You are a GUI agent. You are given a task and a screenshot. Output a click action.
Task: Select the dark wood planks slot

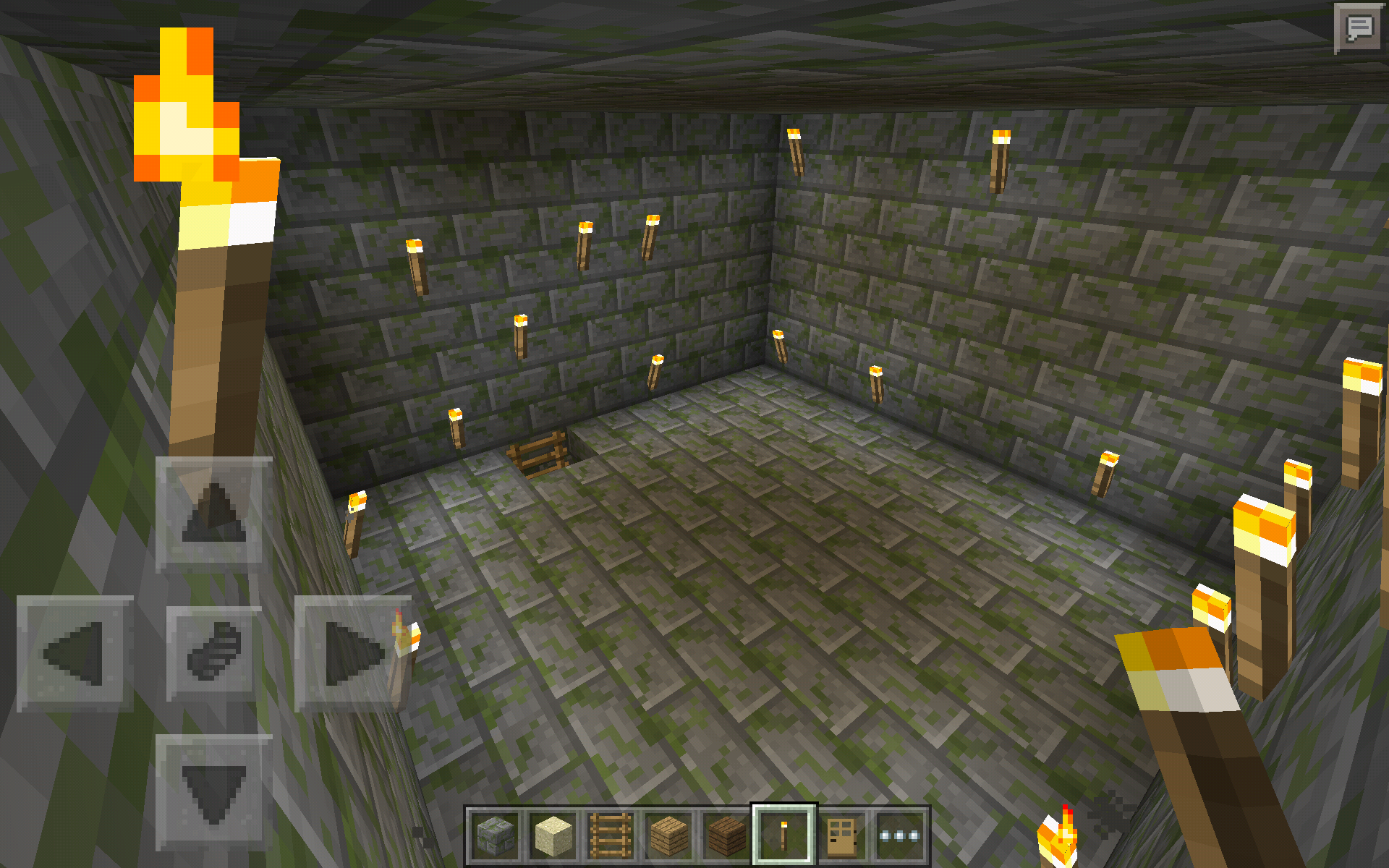point(726,835)
